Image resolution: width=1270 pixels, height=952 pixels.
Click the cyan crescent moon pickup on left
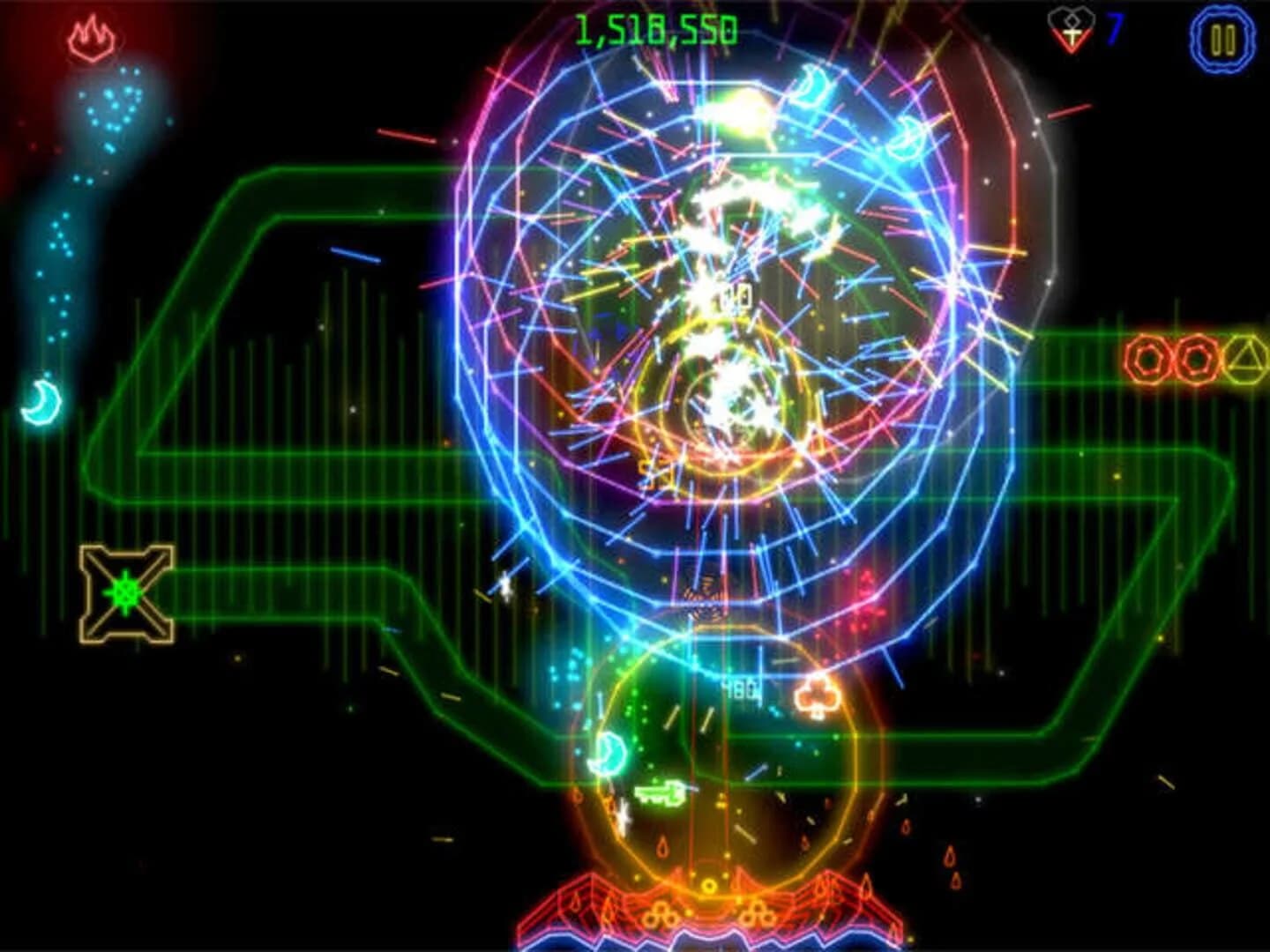(40, 401)
